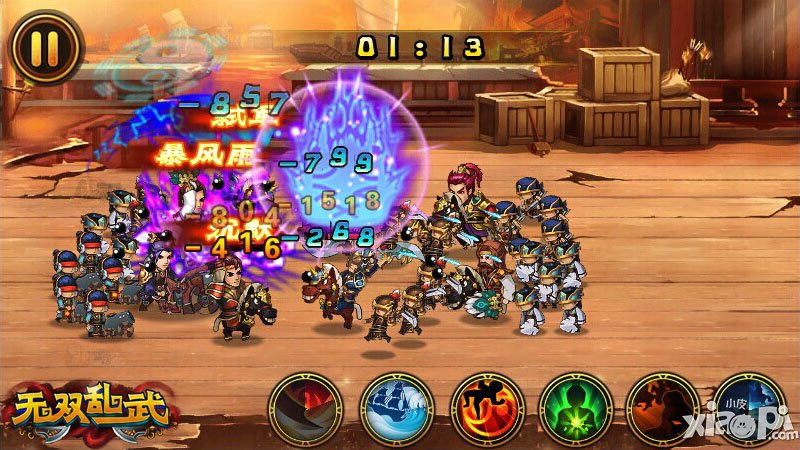800x450 pixels.
Task: Activate the orange silhouette warrior skill
Action: [662, 408]
